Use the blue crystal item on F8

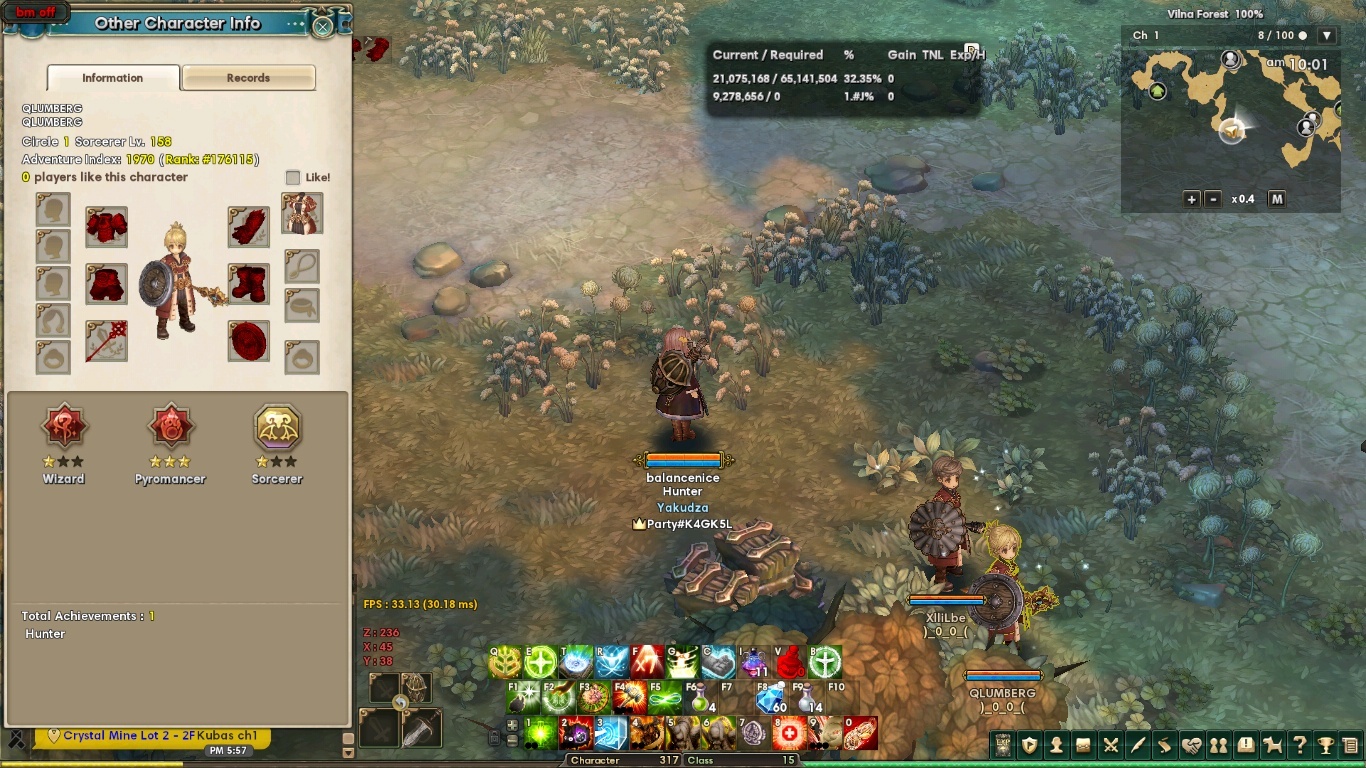click(771, 697)
